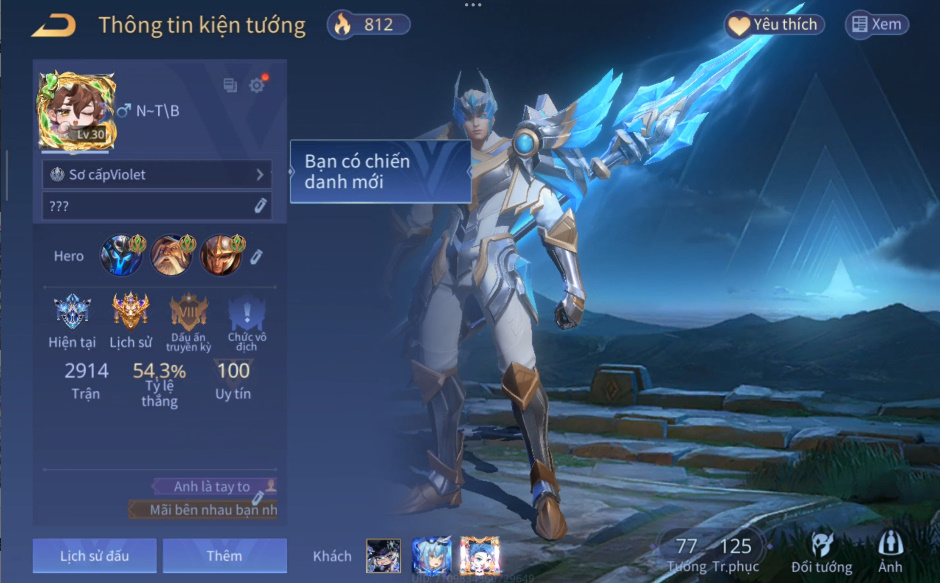The image size is (940, 583).
Task: Select the first visitor avatar next to Khách
Action: click(383, 556)
